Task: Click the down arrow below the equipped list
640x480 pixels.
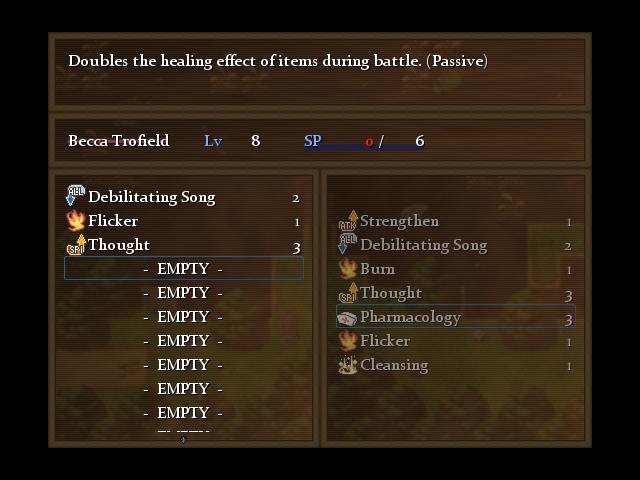Action: pyautogui.click(x=183, y=439)
